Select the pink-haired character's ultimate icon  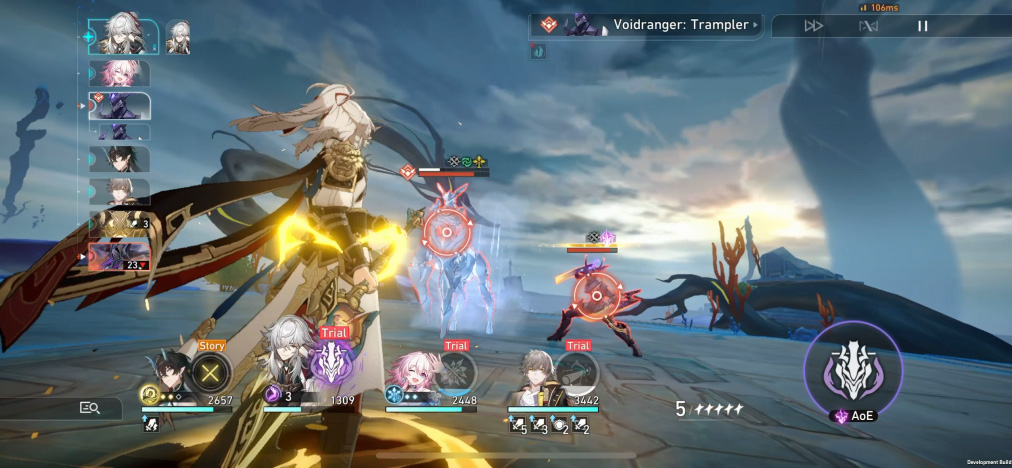click(456, 372)
